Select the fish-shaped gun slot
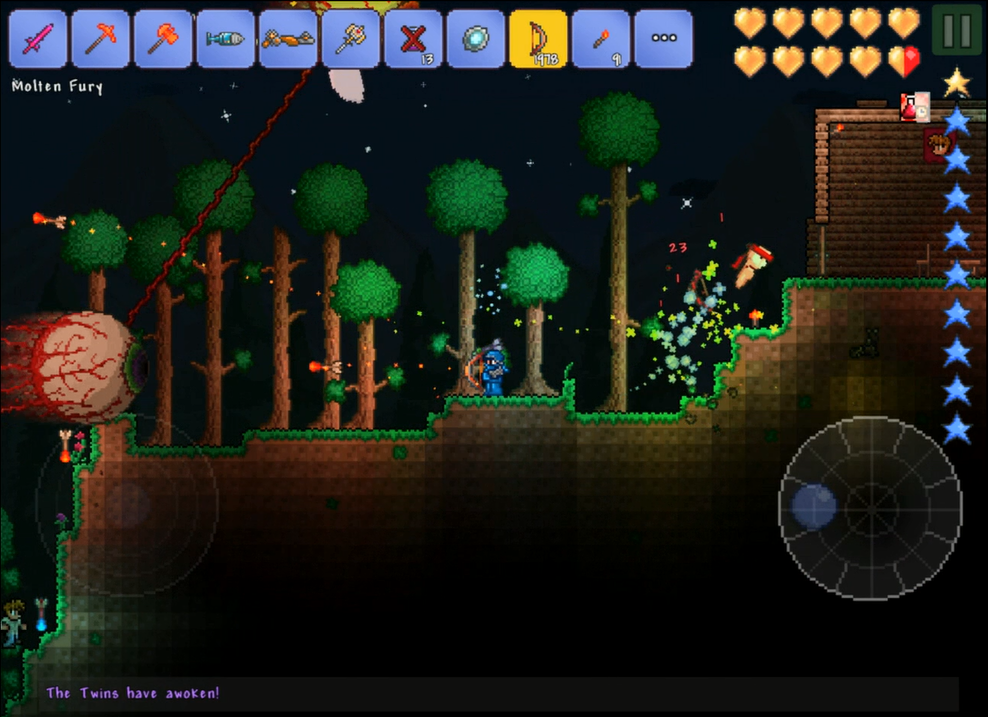Screen dimensions: 988x717 (226, 39)
